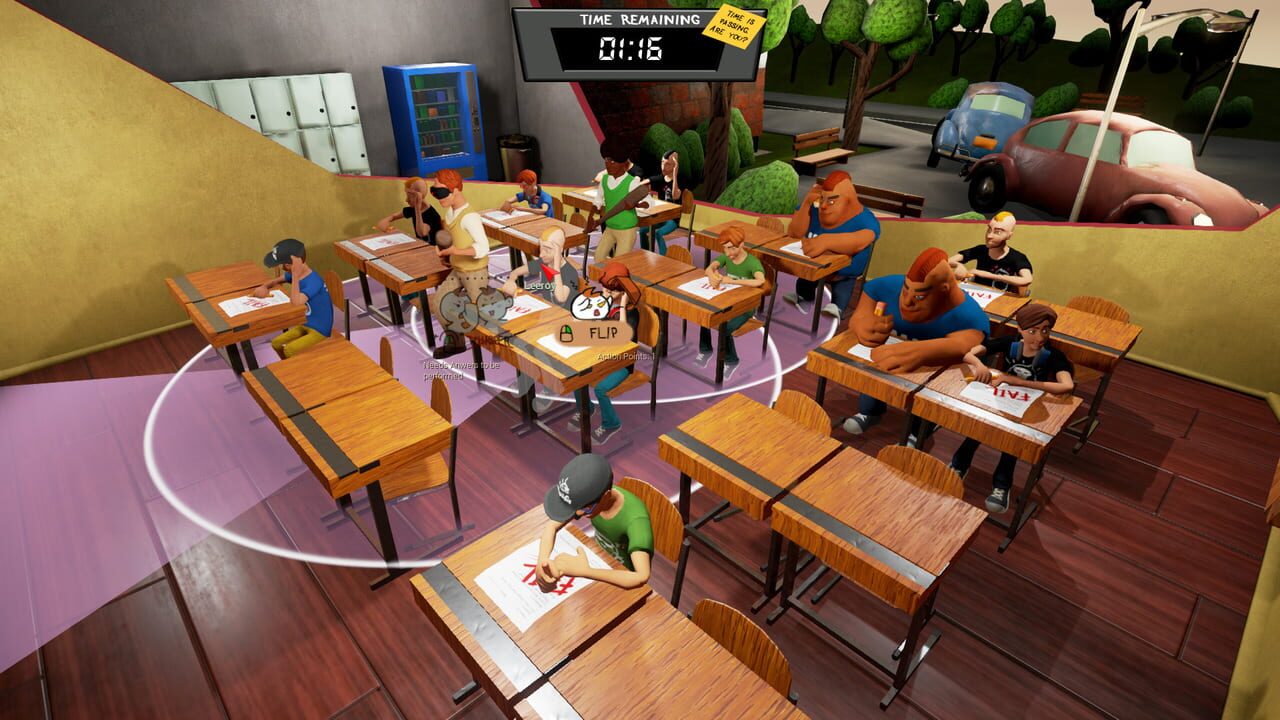
Task: Click the Leeroy name tag
Action: [x=540, y=285]
